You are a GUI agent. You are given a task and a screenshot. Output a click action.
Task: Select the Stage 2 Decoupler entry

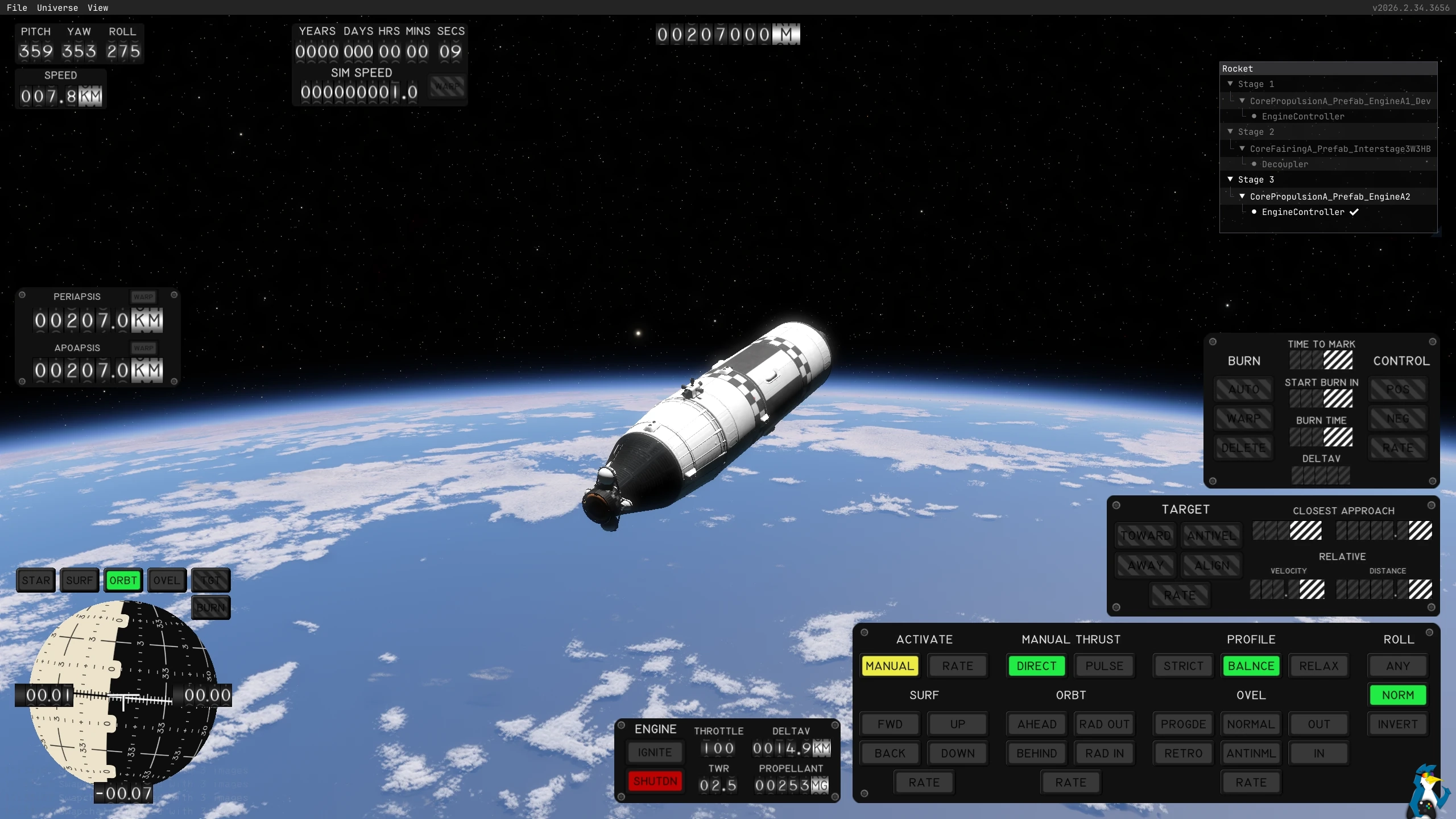[x=1285, y=164]
